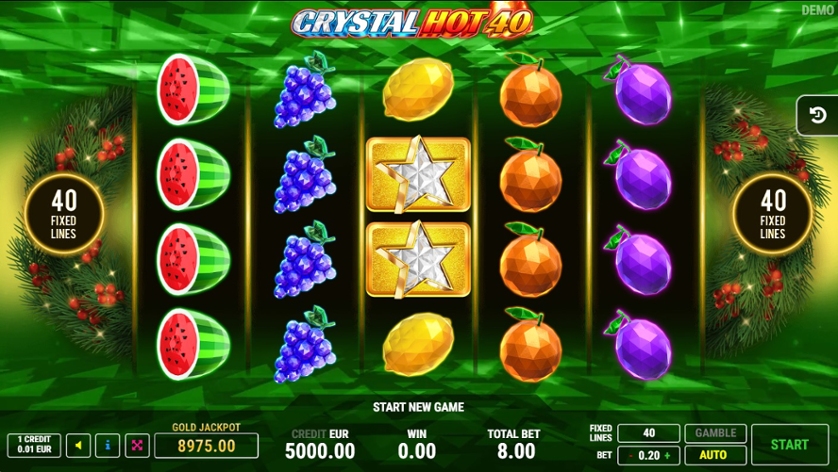Viewport: 838px width, 472px height.
Task: Decrease the bet with the minus sign
Action: pyautogui.click(x=629, y=454)
